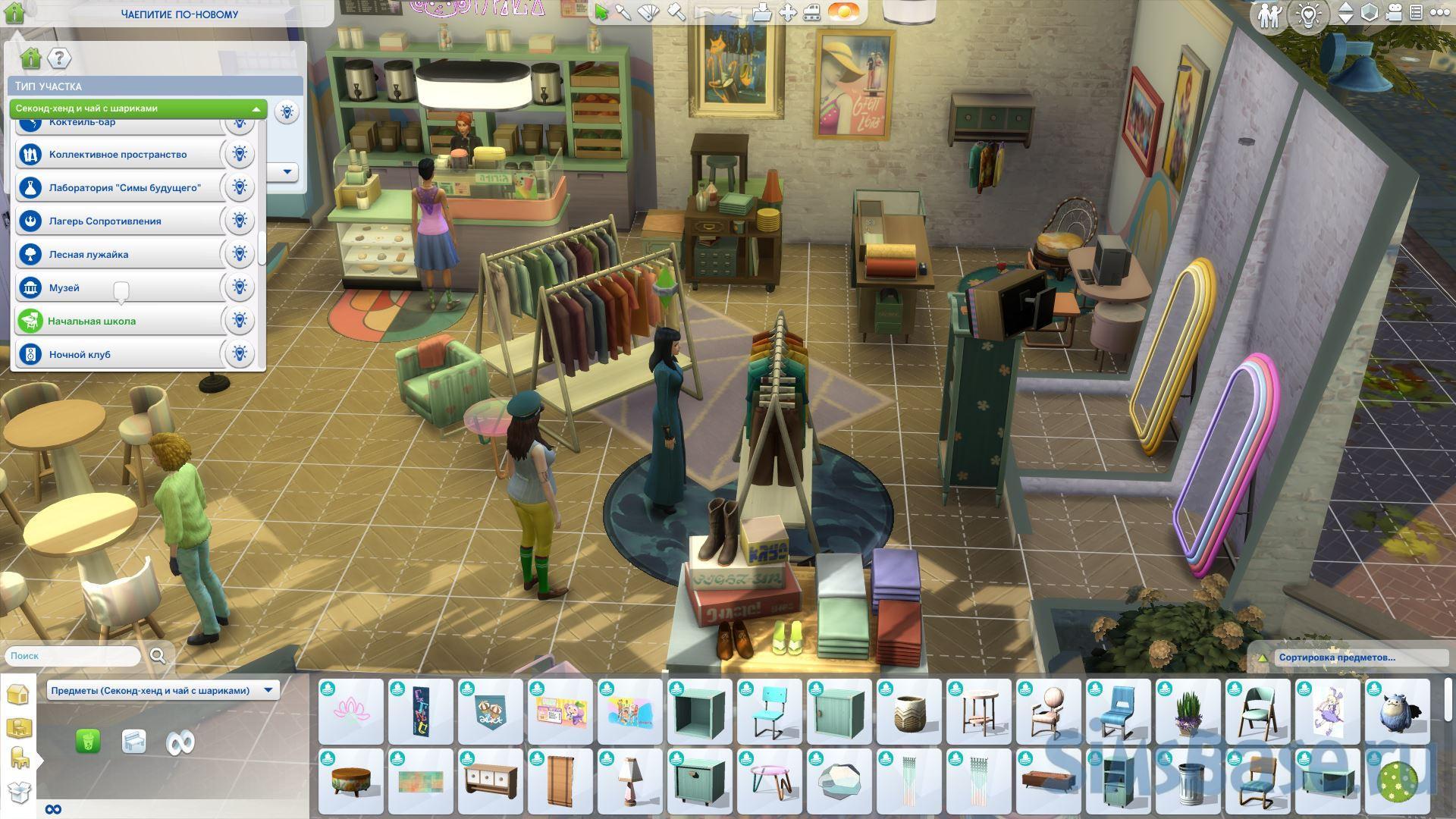Open the three-dots options menu
The image size is (1456, 819).
click(1439, 13)
